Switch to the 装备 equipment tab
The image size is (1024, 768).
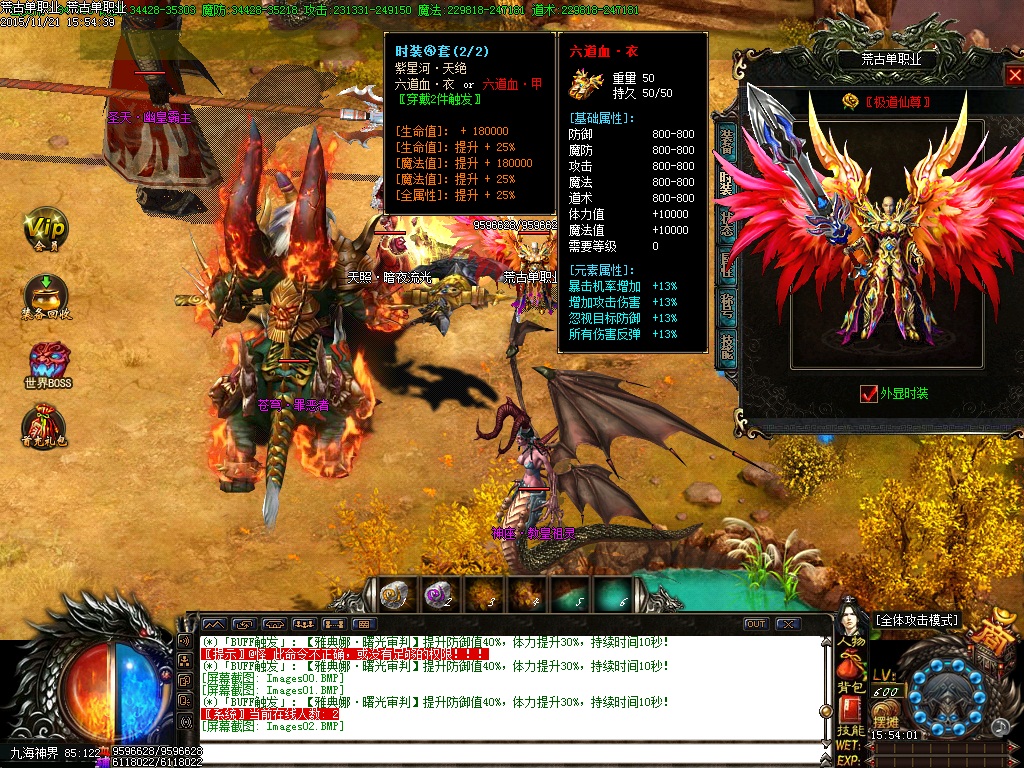[727, 142]
